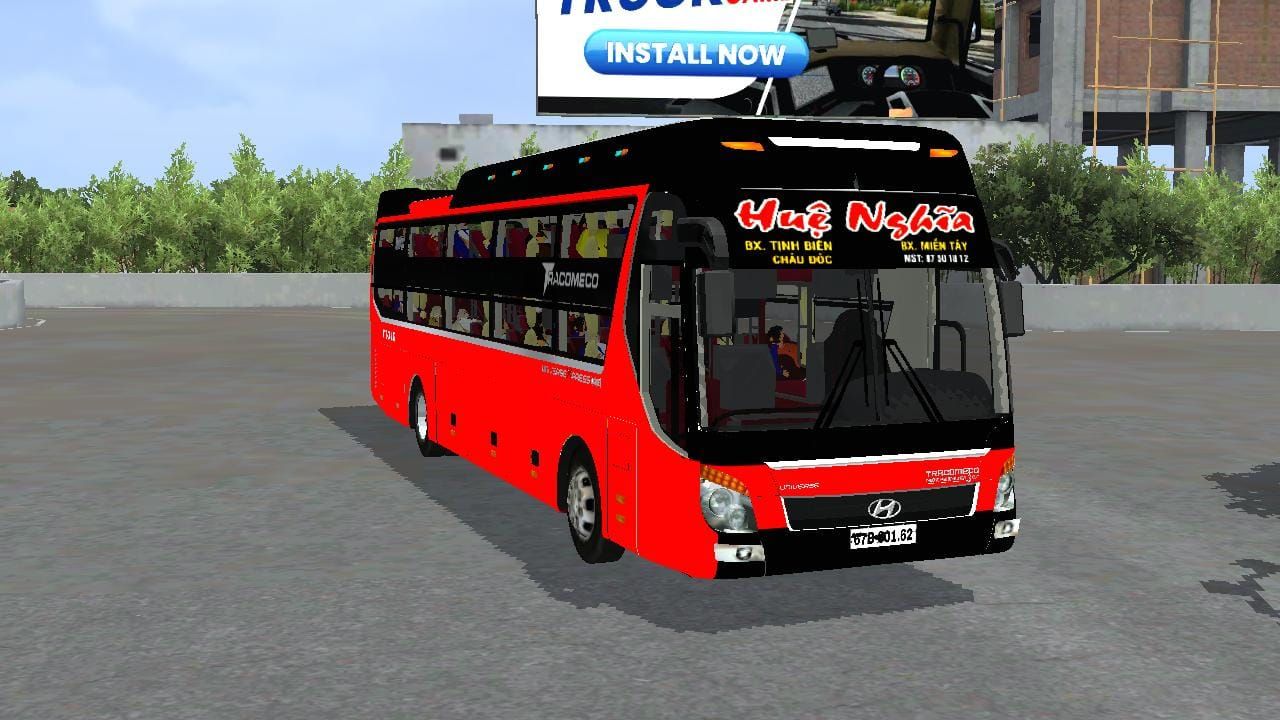Select the BX. TINH BIÊN destination label
The height and width of the screenshot is (720, 1280).
click(788, 247)
